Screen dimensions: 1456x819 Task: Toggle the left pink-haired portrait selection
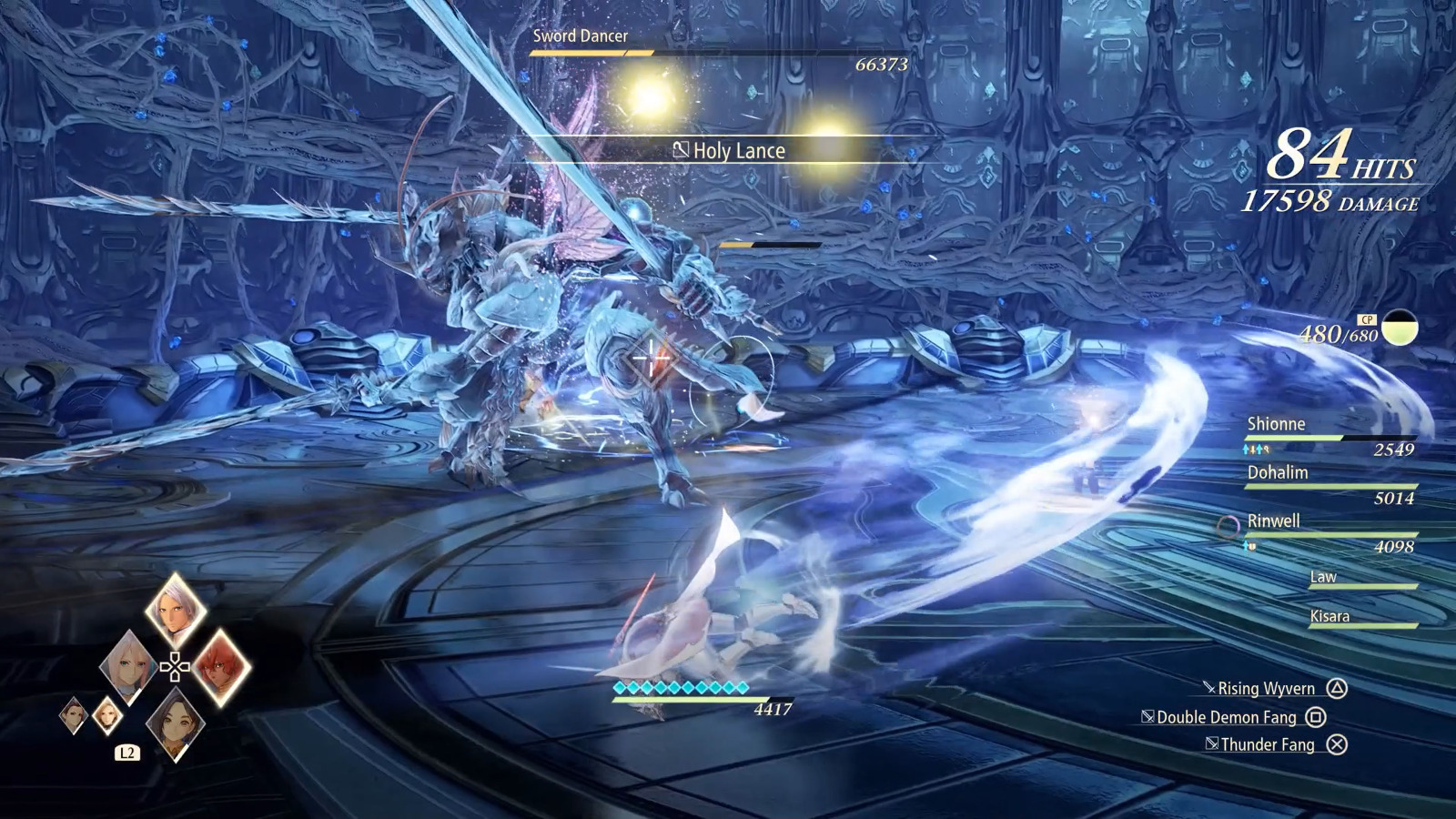pos(129,667)
